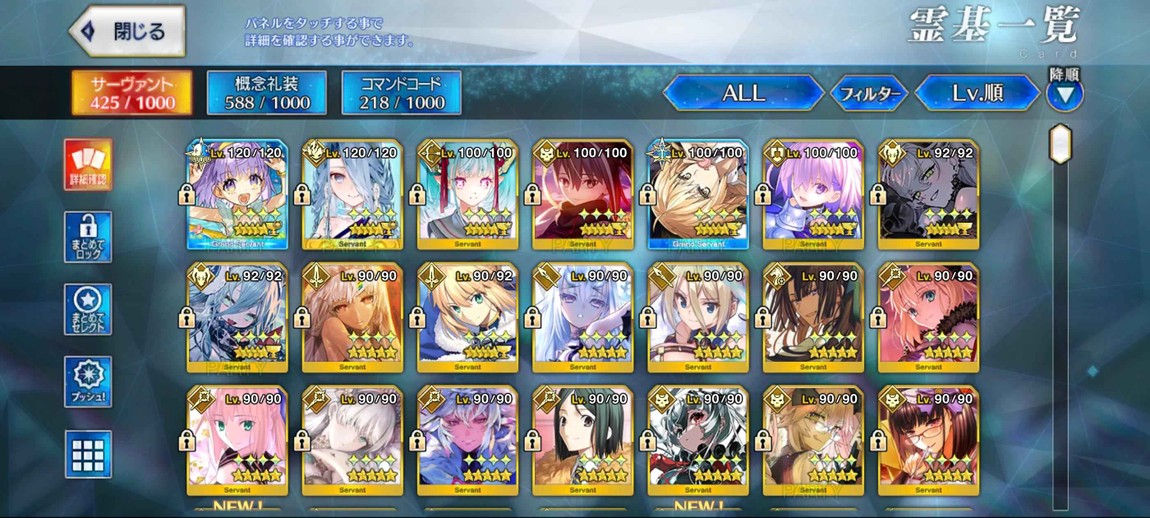Select the ALL class filter button
Image resolution: width=1150 pixels, height=518 pixels.
point(742,94)
